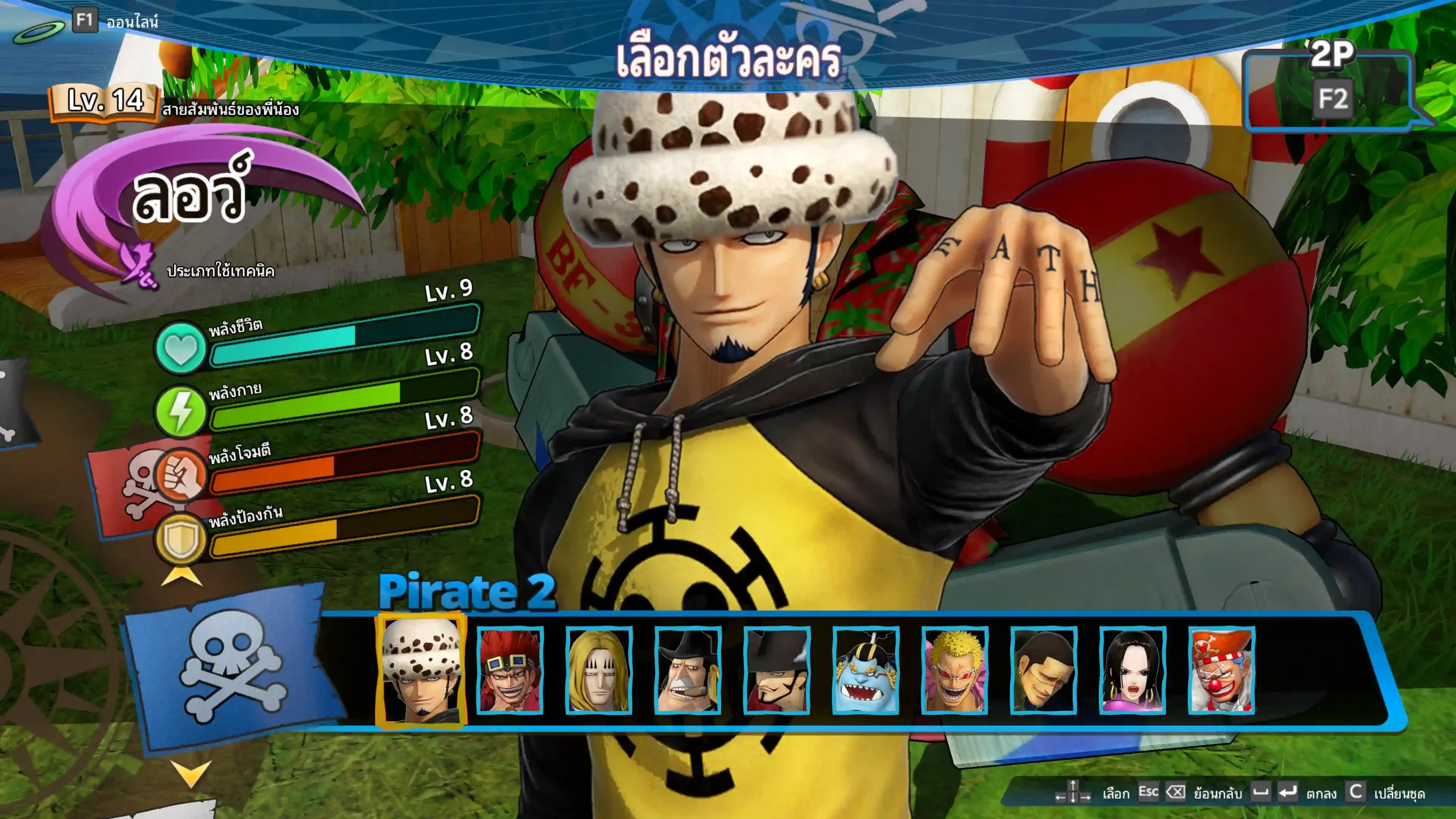Select Capone Bege with cigar
Image resolution: width=1456 pixels, height=819 pixels.
pyautogui.click(x=688, y=670)
